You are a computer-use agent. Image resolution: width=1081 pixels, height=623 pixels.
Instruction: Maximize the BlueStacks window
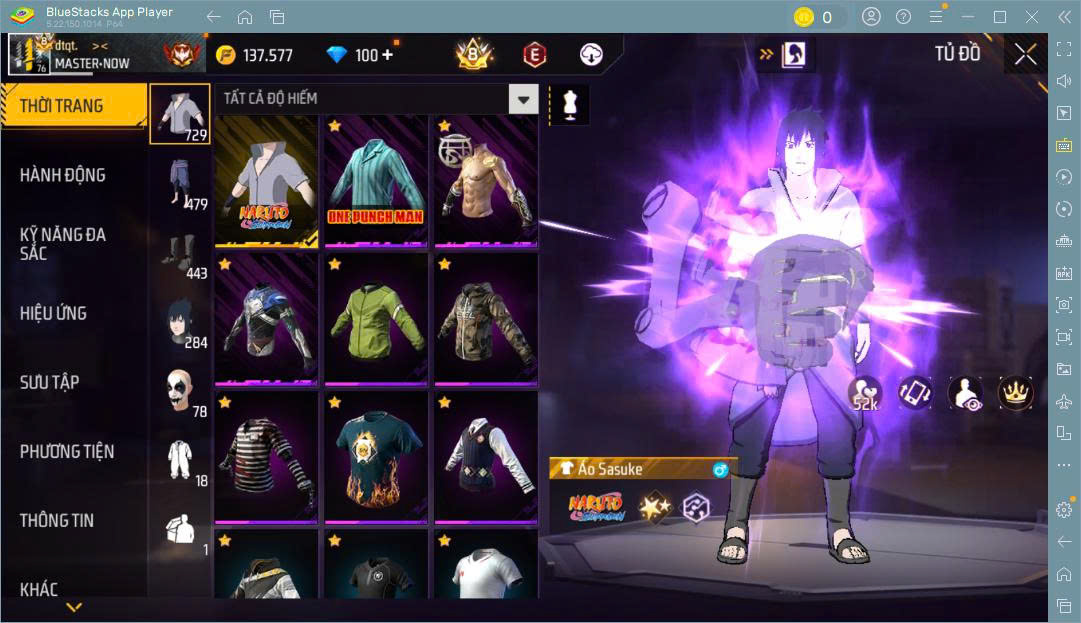pyautogui.click(x=999, y=17)
